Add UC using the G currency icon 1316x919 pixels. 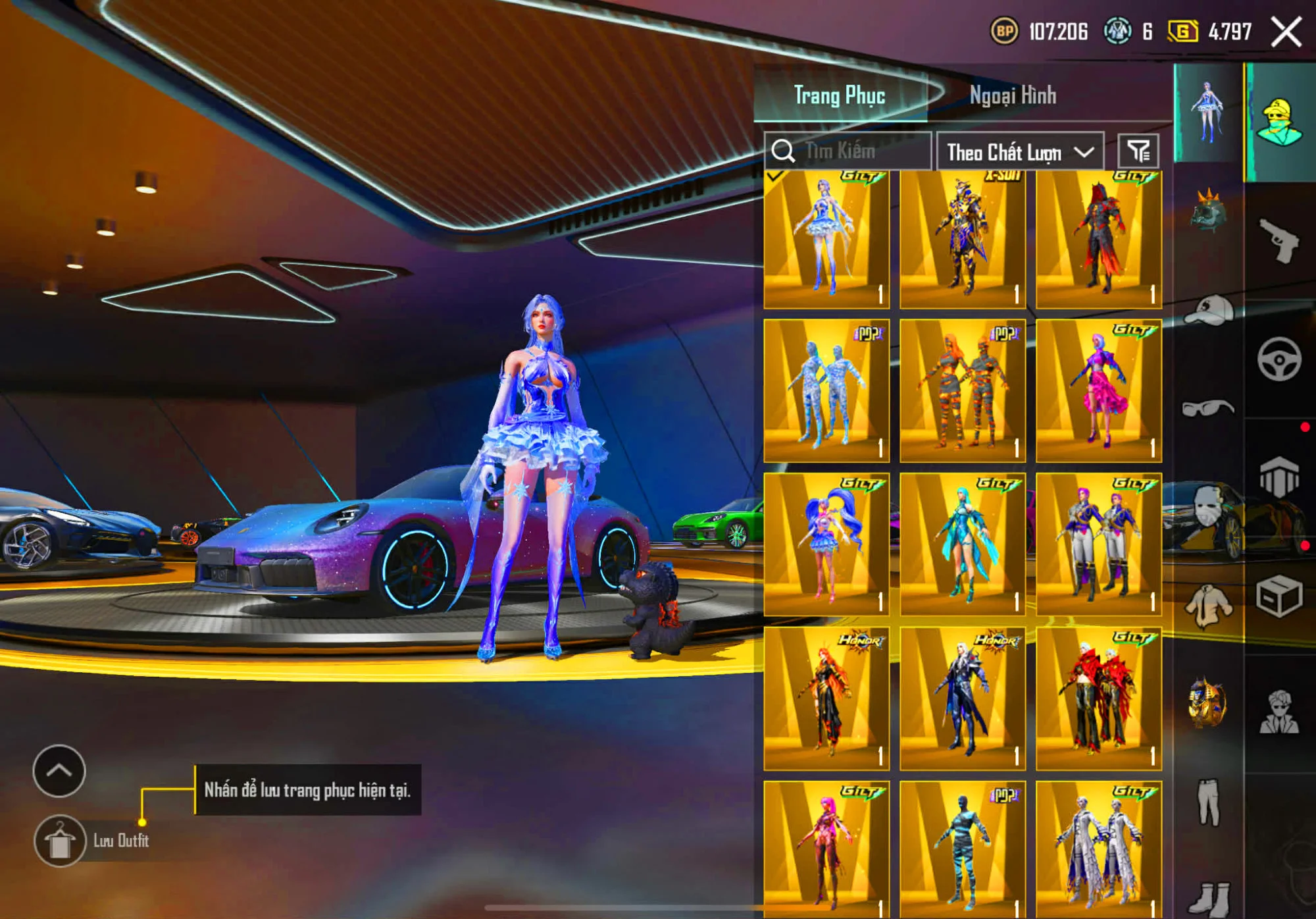[1182, 32]
